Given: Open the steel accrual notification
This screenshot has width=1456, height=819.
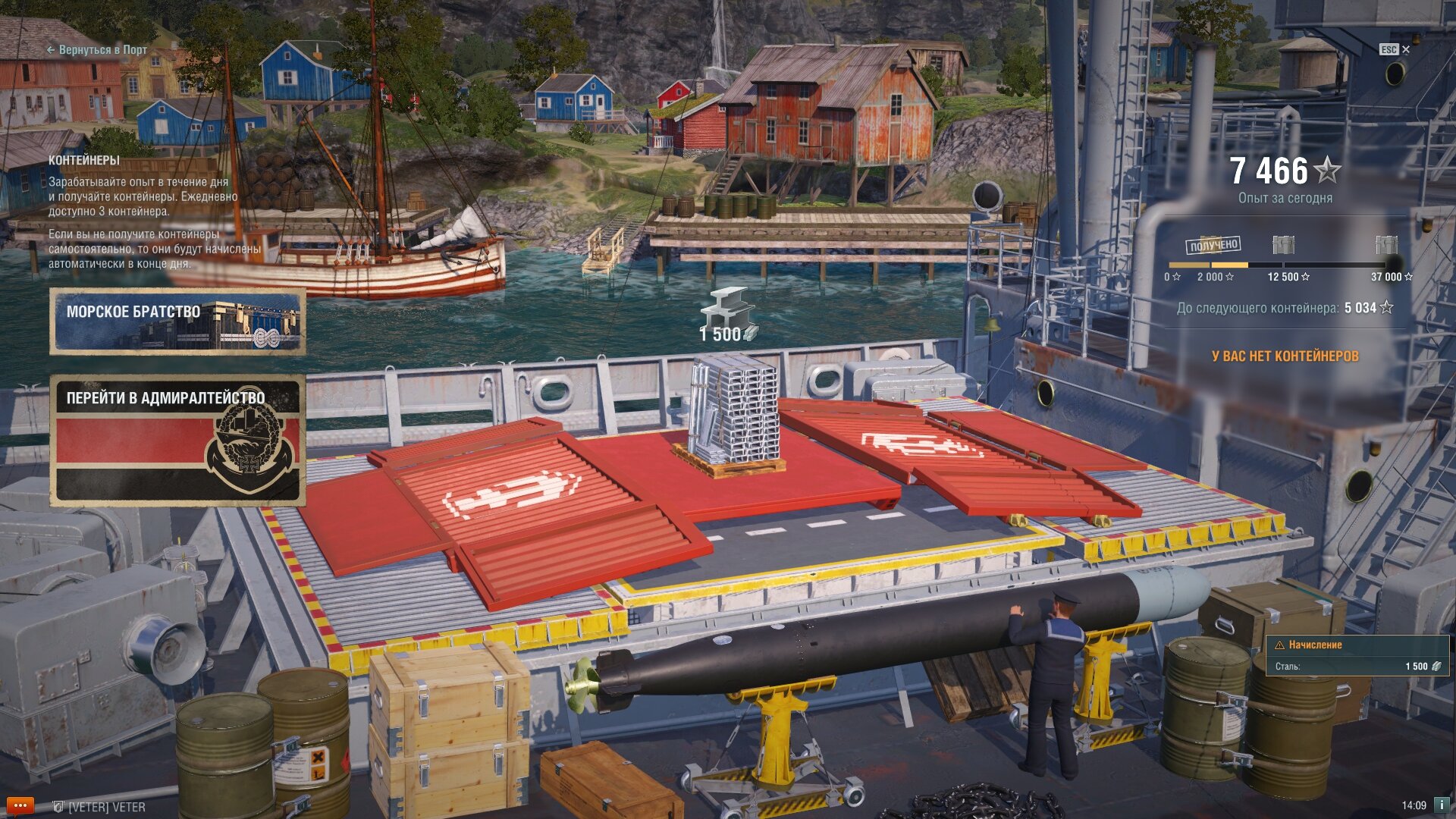Looking at the screenshot, I should (x=1357, y=655).
